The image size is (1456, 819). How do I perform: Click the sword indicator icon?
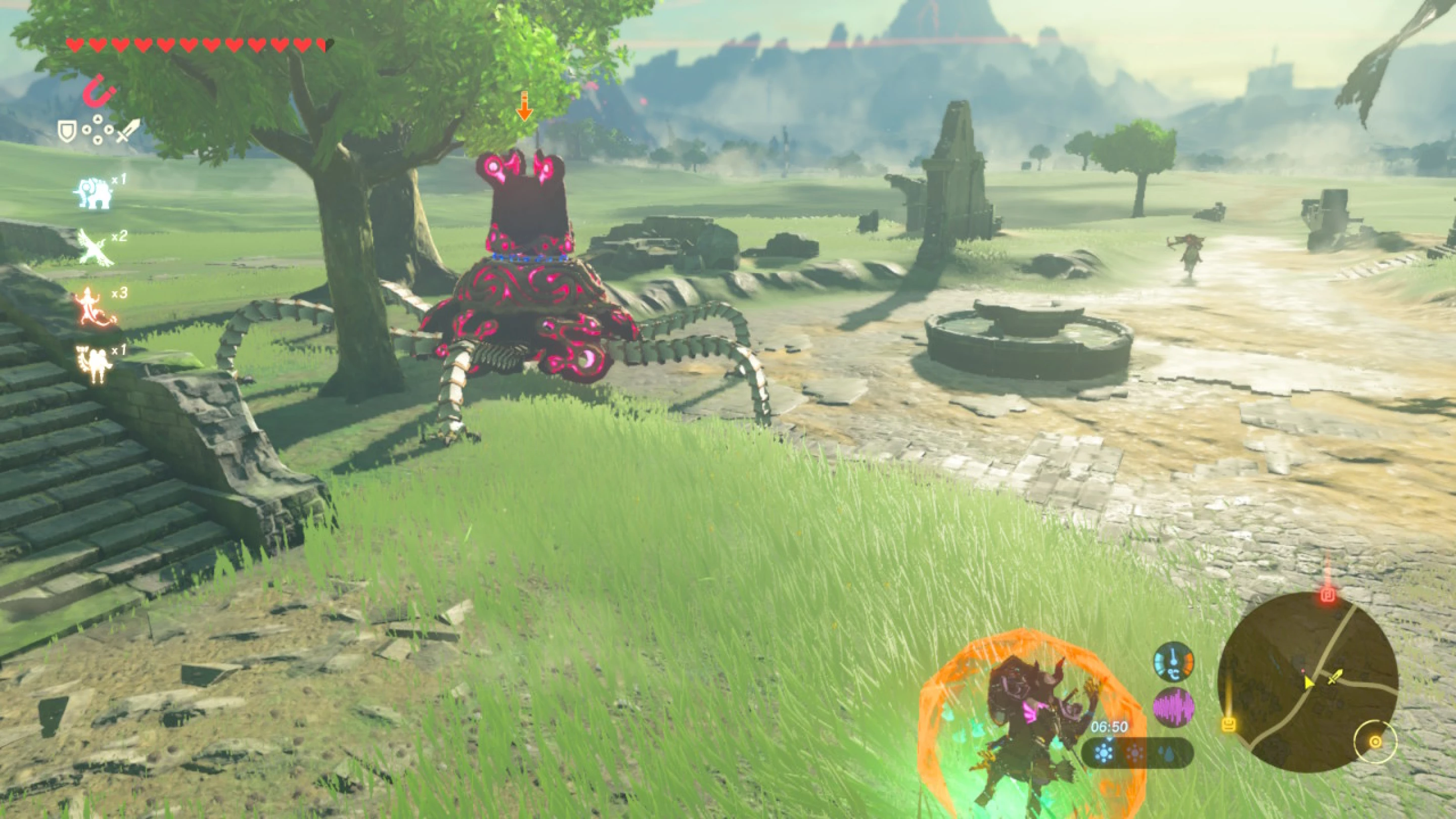tap(128, 131)
